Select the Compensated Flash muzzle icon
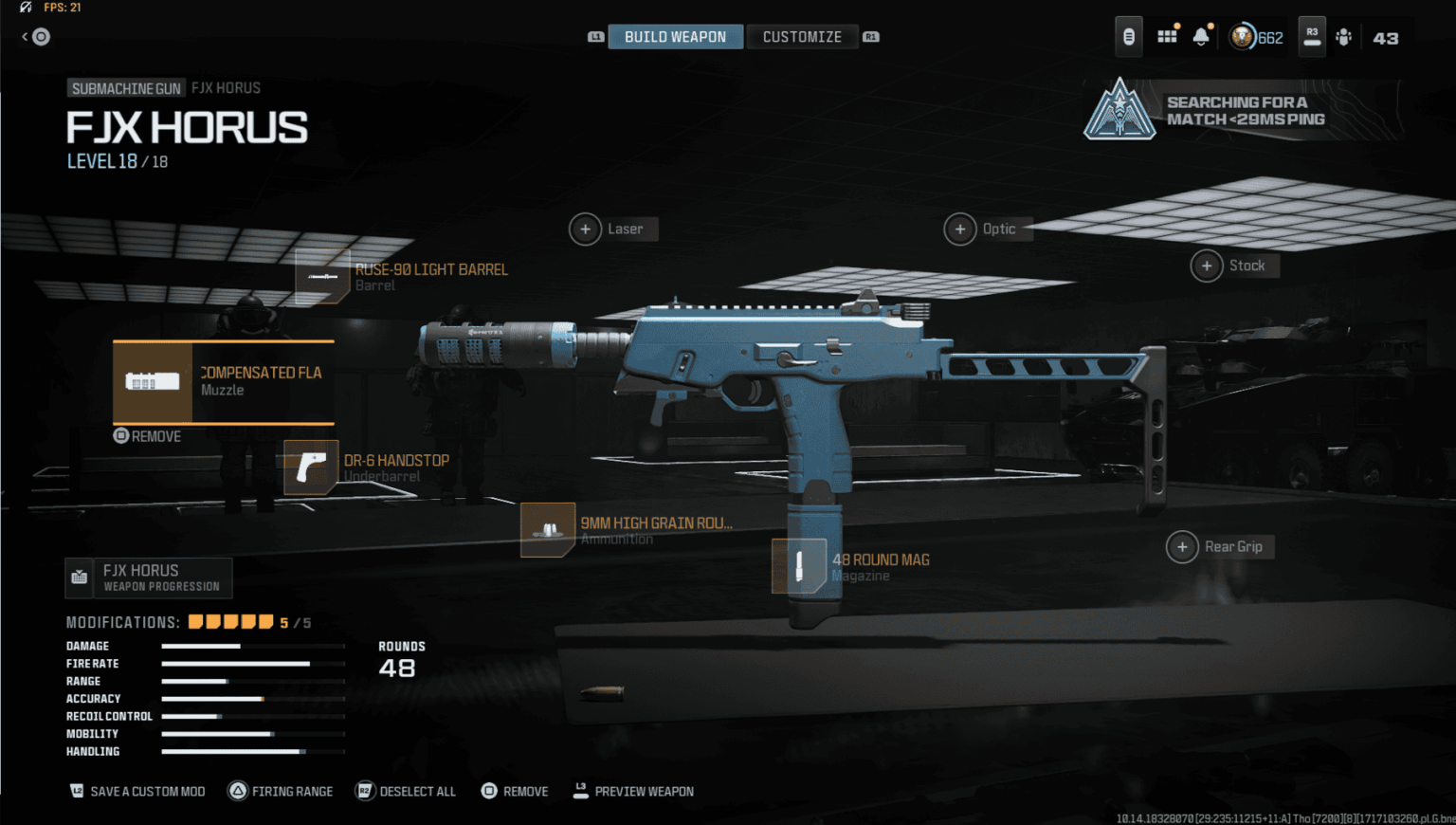The width and height of the screenshot is (1456, 825). [152, 381]
